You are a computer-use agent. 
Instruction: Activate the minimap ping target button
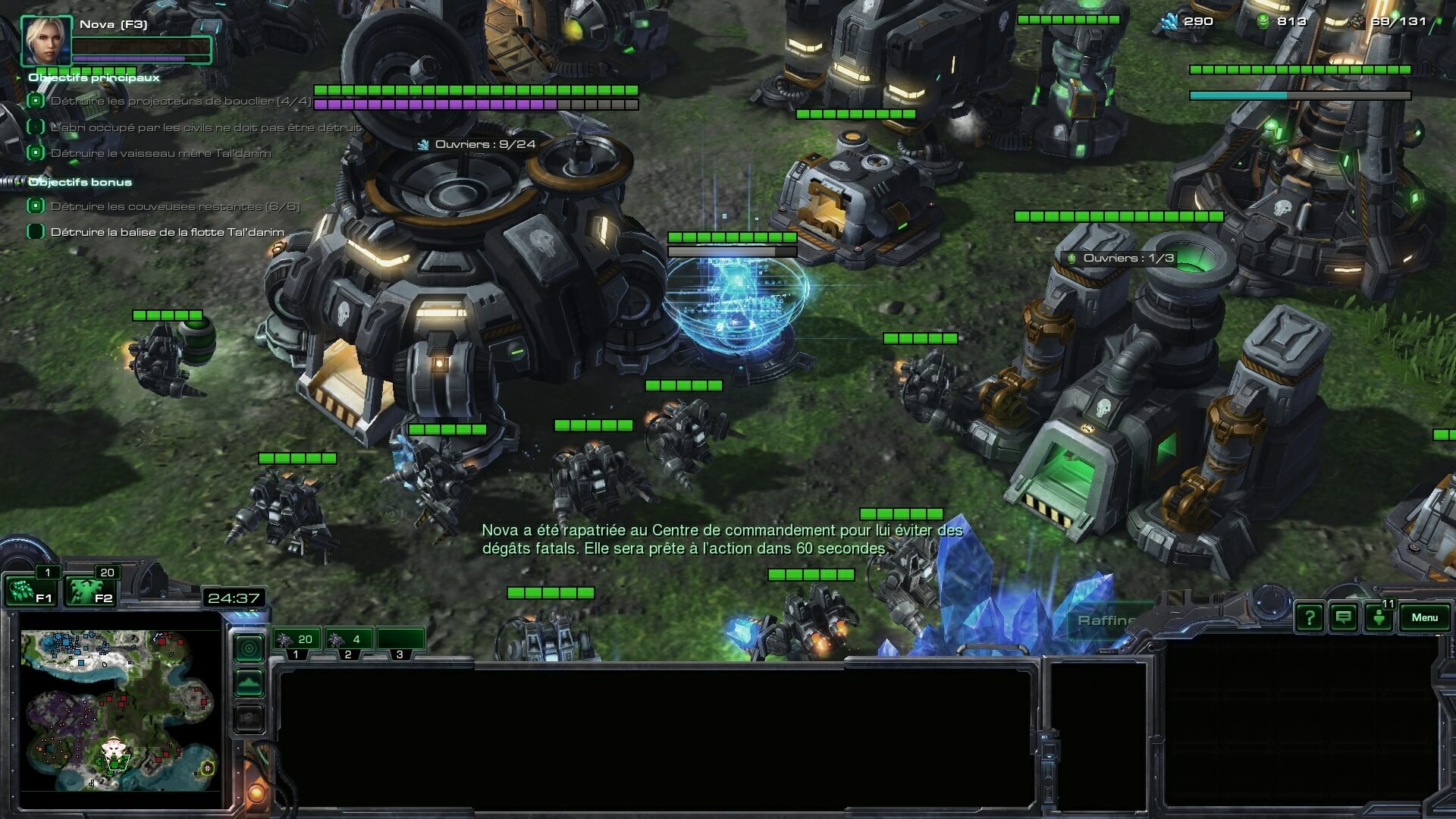249,648
